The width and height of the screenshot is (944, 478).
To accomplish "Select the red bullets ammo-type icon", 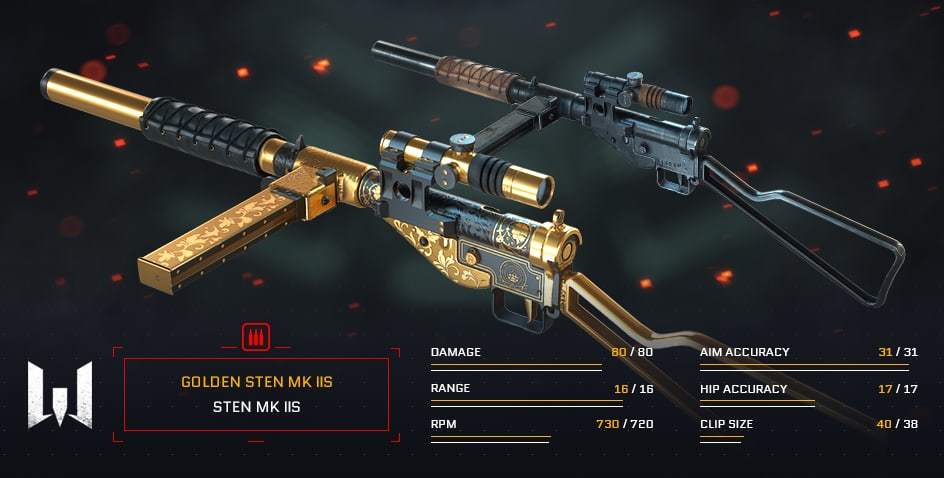I will 256,338.
